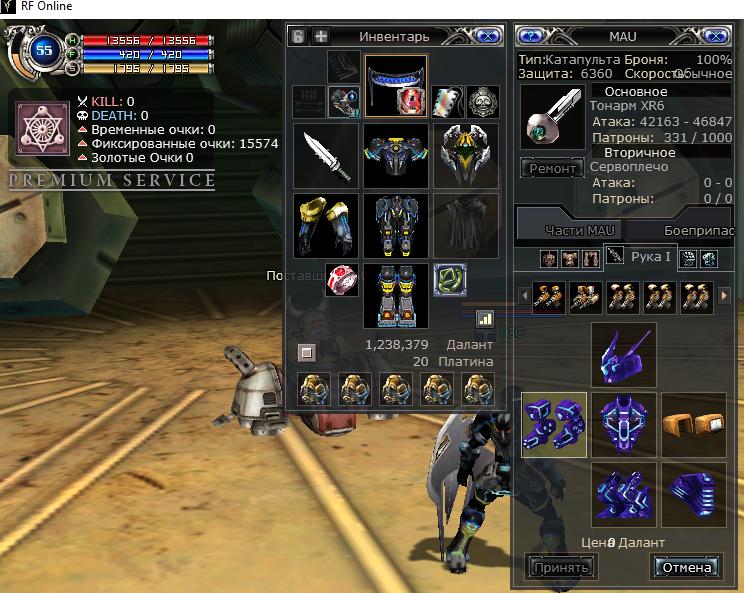Pick the purple MAU head part
This screenshot has height=593, width=744.
click(x=624, y=354)
